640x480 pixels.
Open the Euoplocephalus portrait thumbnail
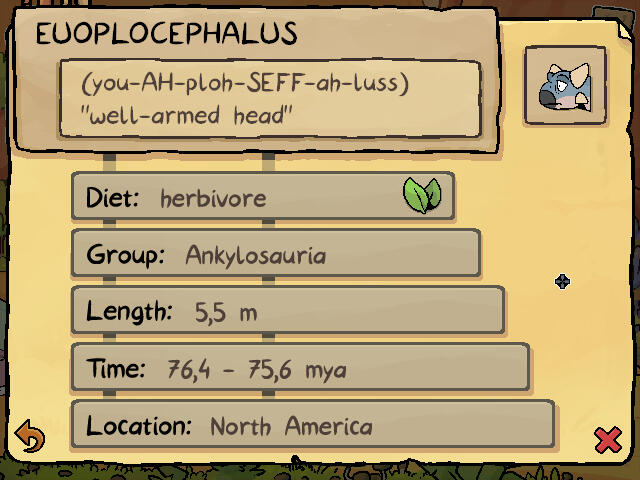coord(565,86)
